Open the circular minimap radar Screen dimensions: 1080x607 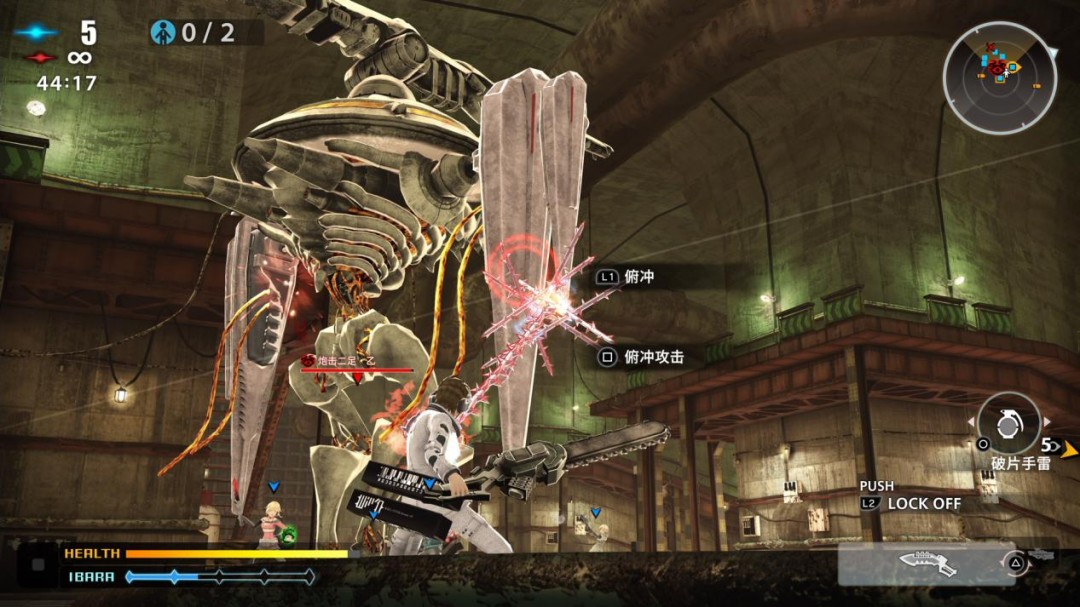click(x=1000, y=77)
